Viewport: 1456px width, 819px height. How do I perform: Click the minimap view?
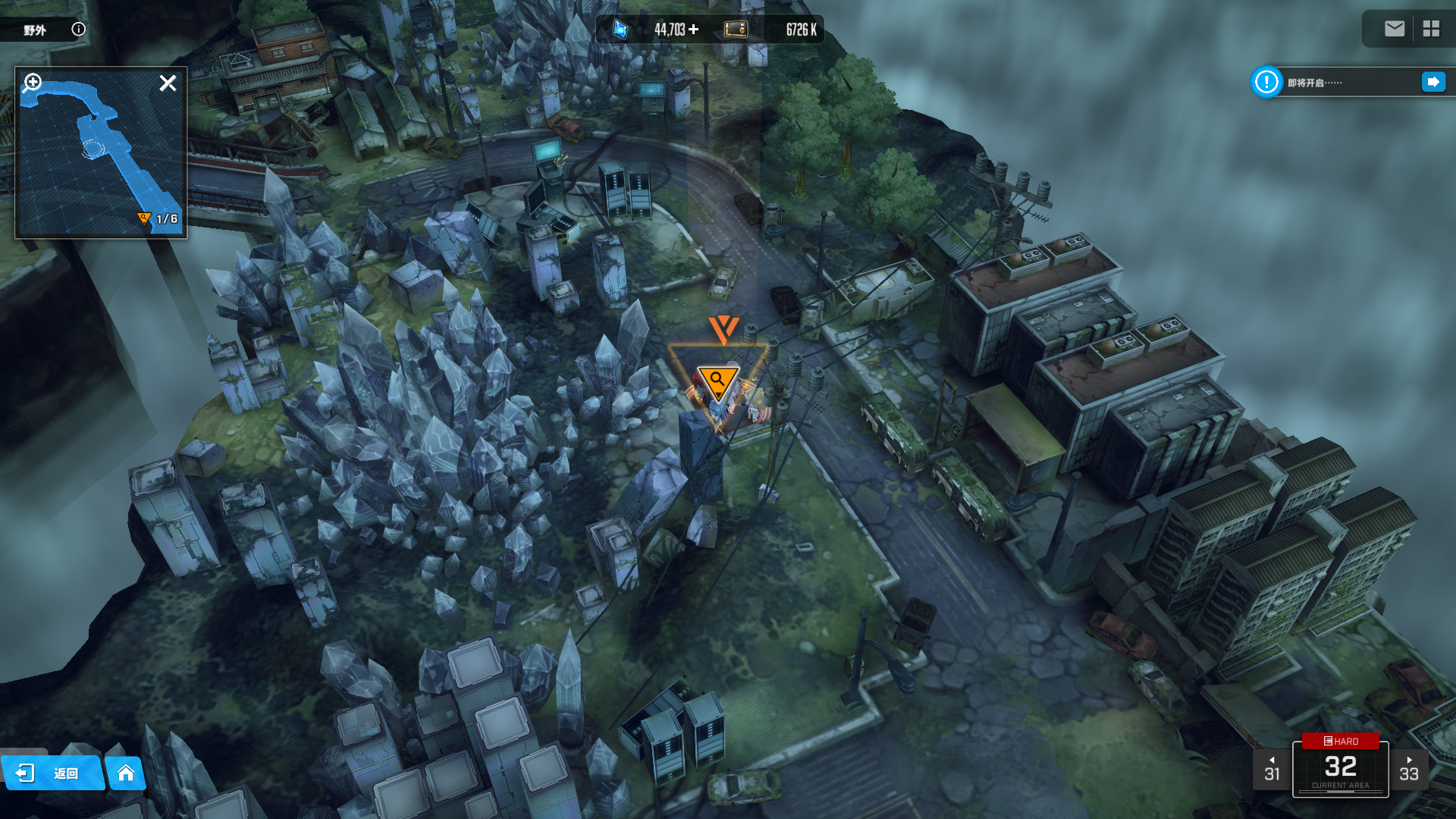coord(101,159)
